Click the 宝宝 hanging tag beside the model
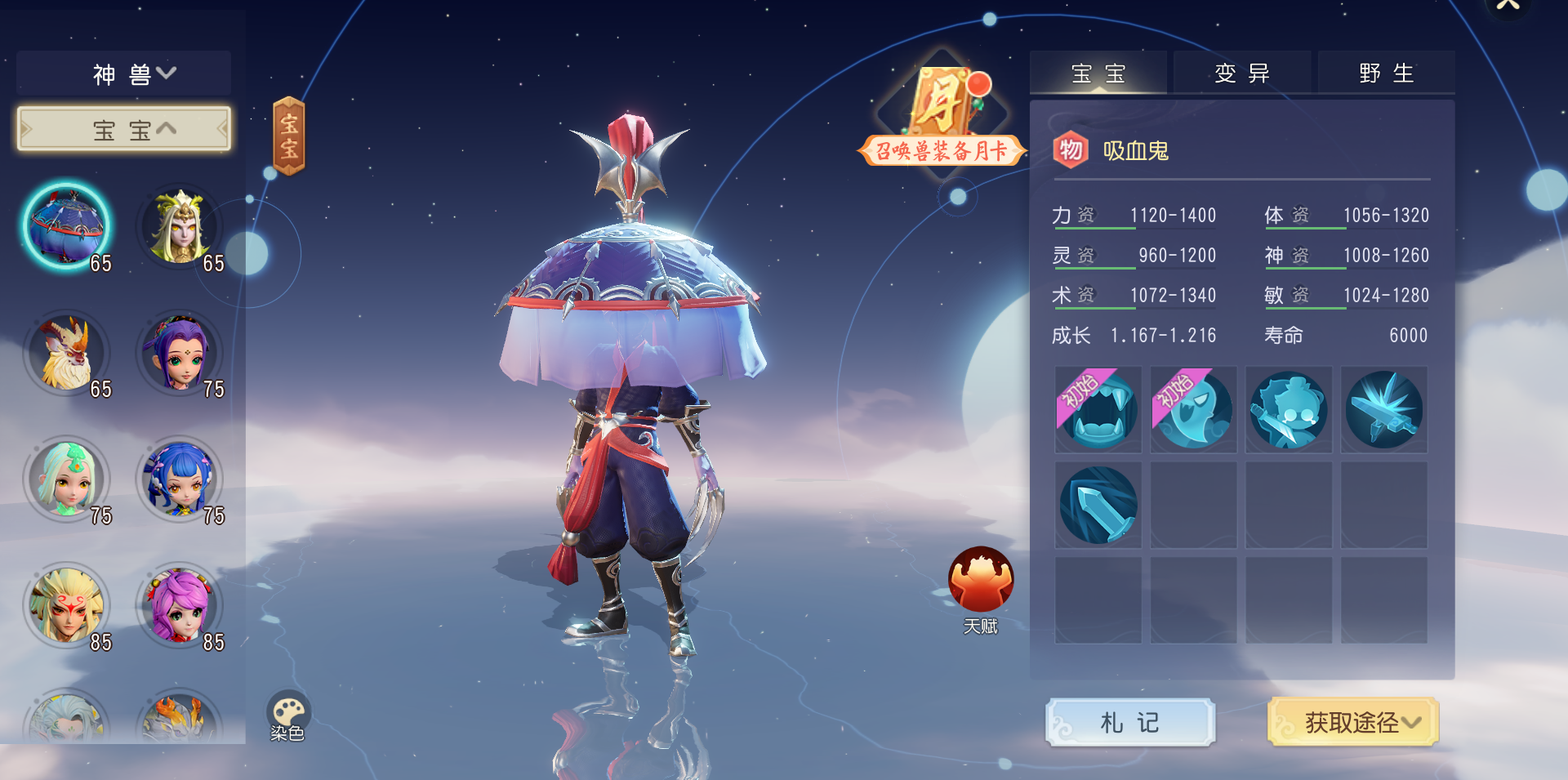 click(x=288, y=136)
